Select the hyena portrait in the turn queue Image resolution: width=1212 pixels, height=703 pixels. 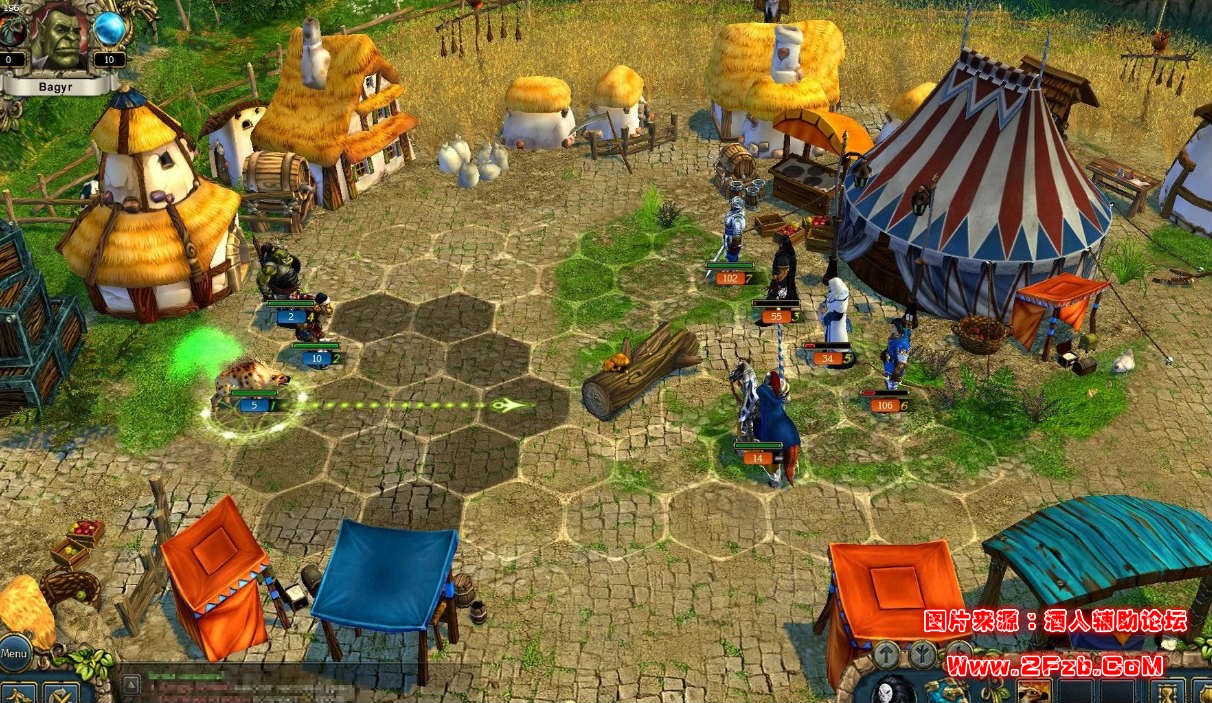pyautogui.click(x=1034, y=691)
